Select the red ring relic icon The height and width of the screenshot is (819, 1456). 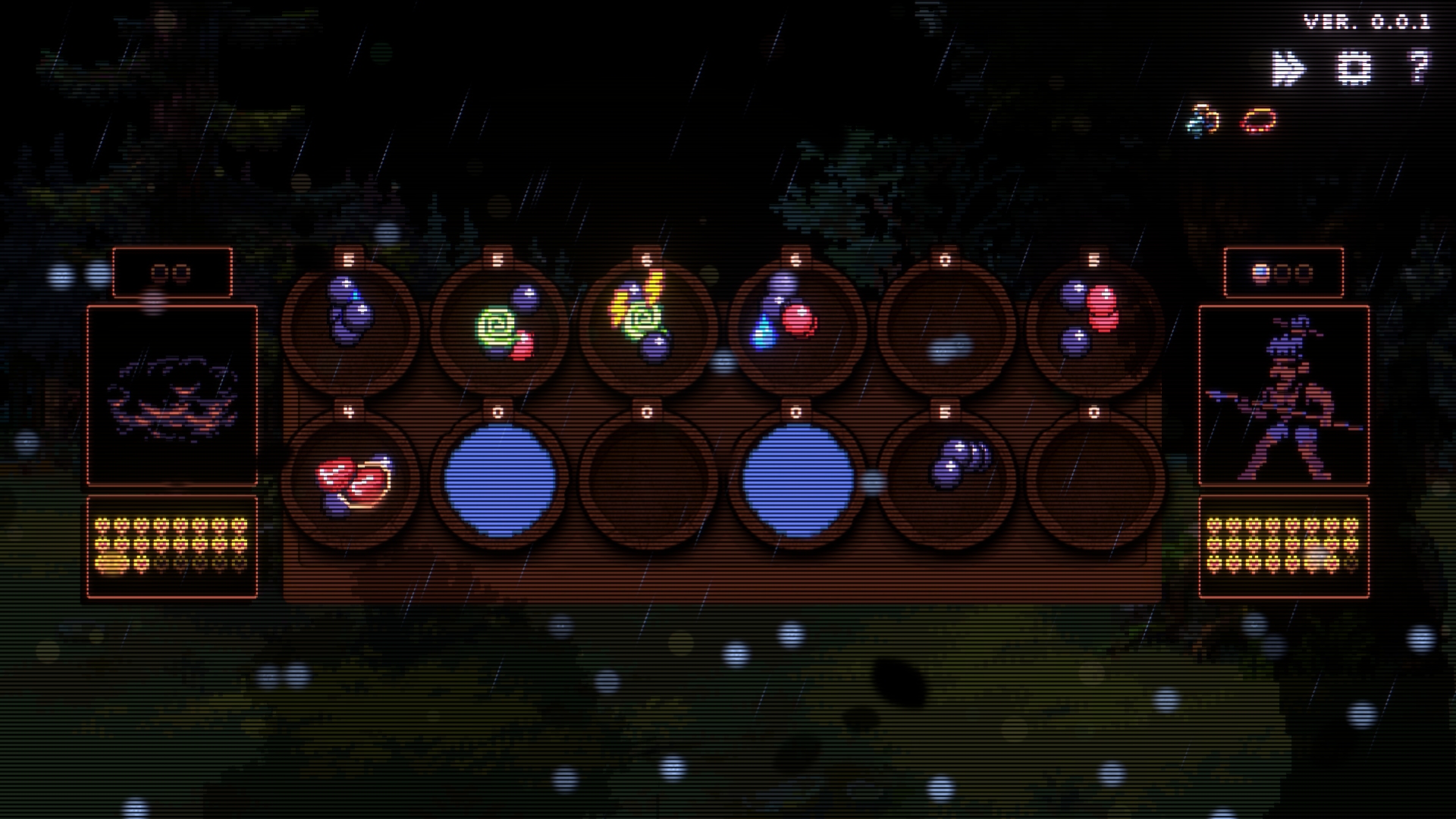pos(1259,120)
